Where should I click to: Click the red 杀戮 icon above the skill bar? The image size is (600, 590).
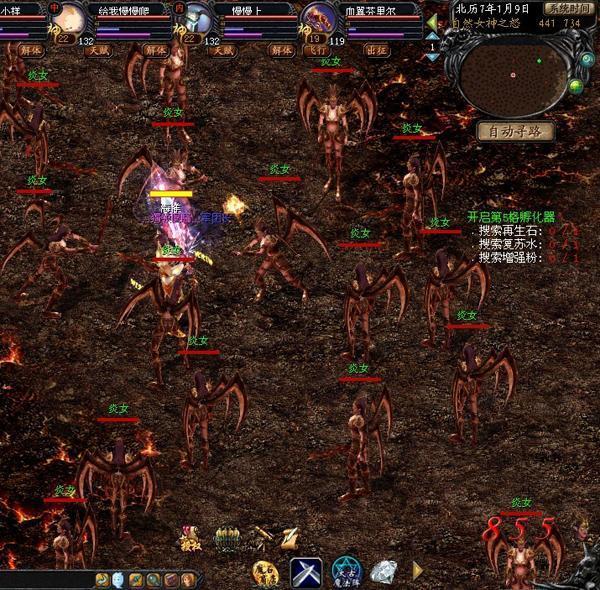191,538
